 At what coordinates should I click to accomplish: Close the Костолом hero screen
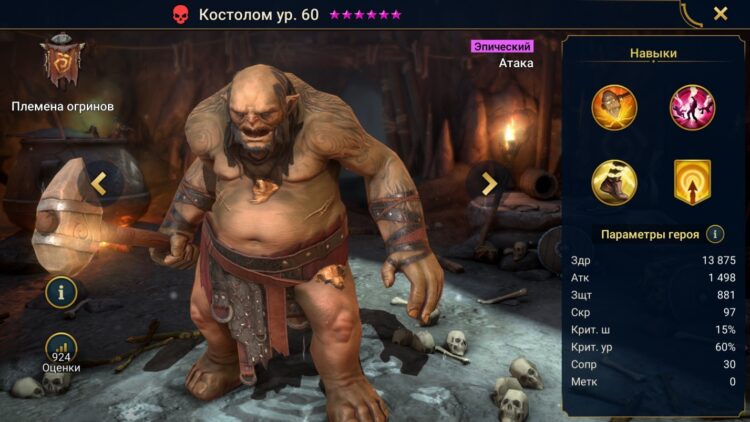pyautogui.click(x=720, y=14)
